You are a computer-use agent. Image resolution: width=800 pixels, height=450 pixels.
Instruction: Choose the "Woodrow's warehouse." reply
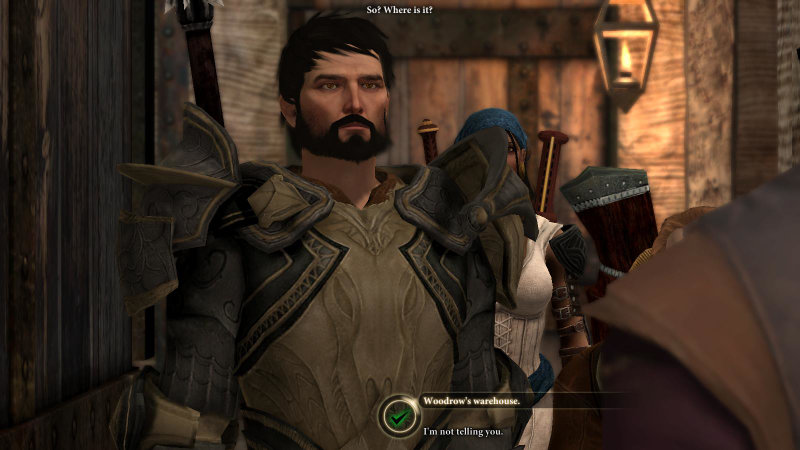pyautogui.click(x=470, y=399)
